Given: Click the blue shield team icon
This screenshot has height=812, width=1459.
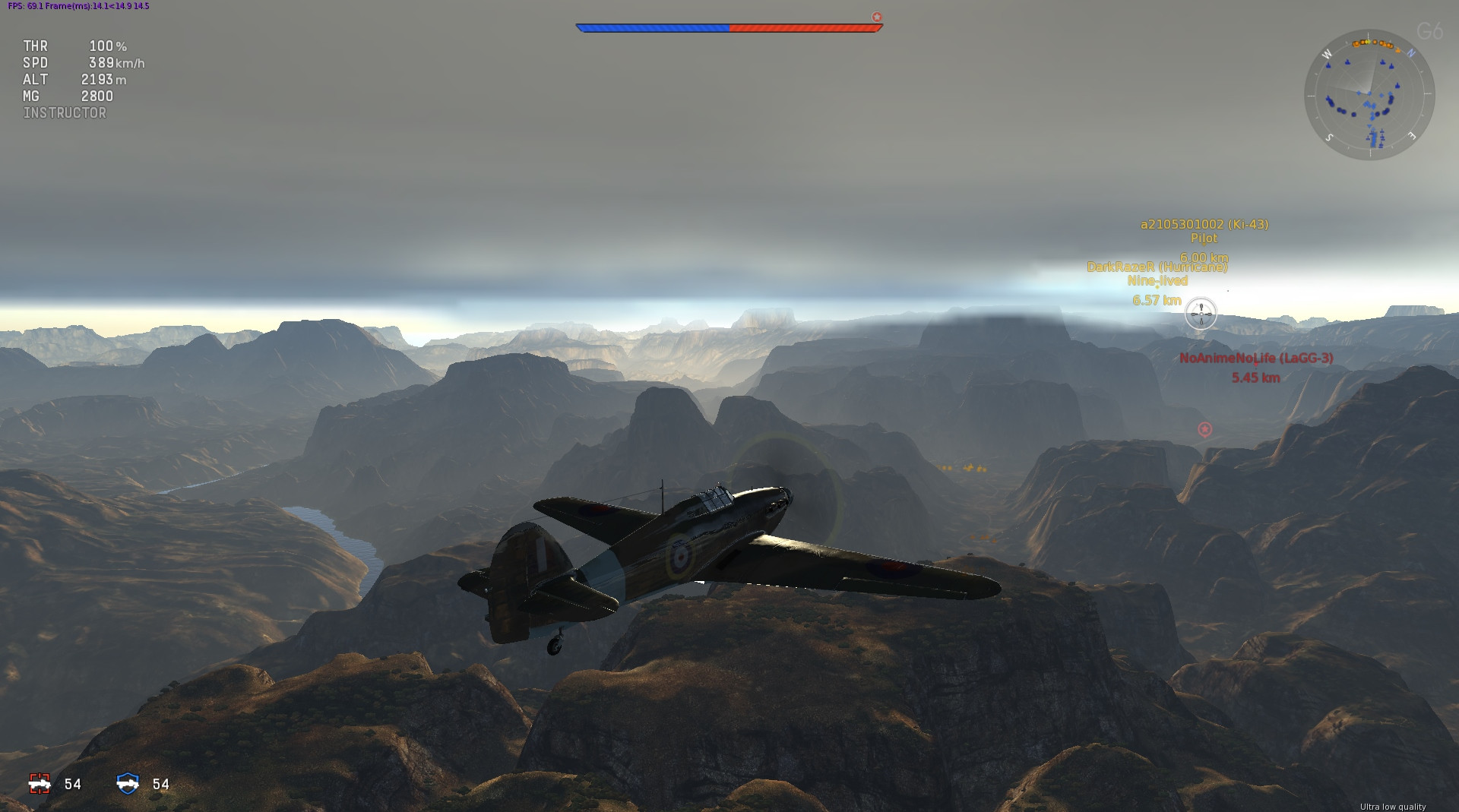Looking at the screenshot, I should (x=128, y=783).
